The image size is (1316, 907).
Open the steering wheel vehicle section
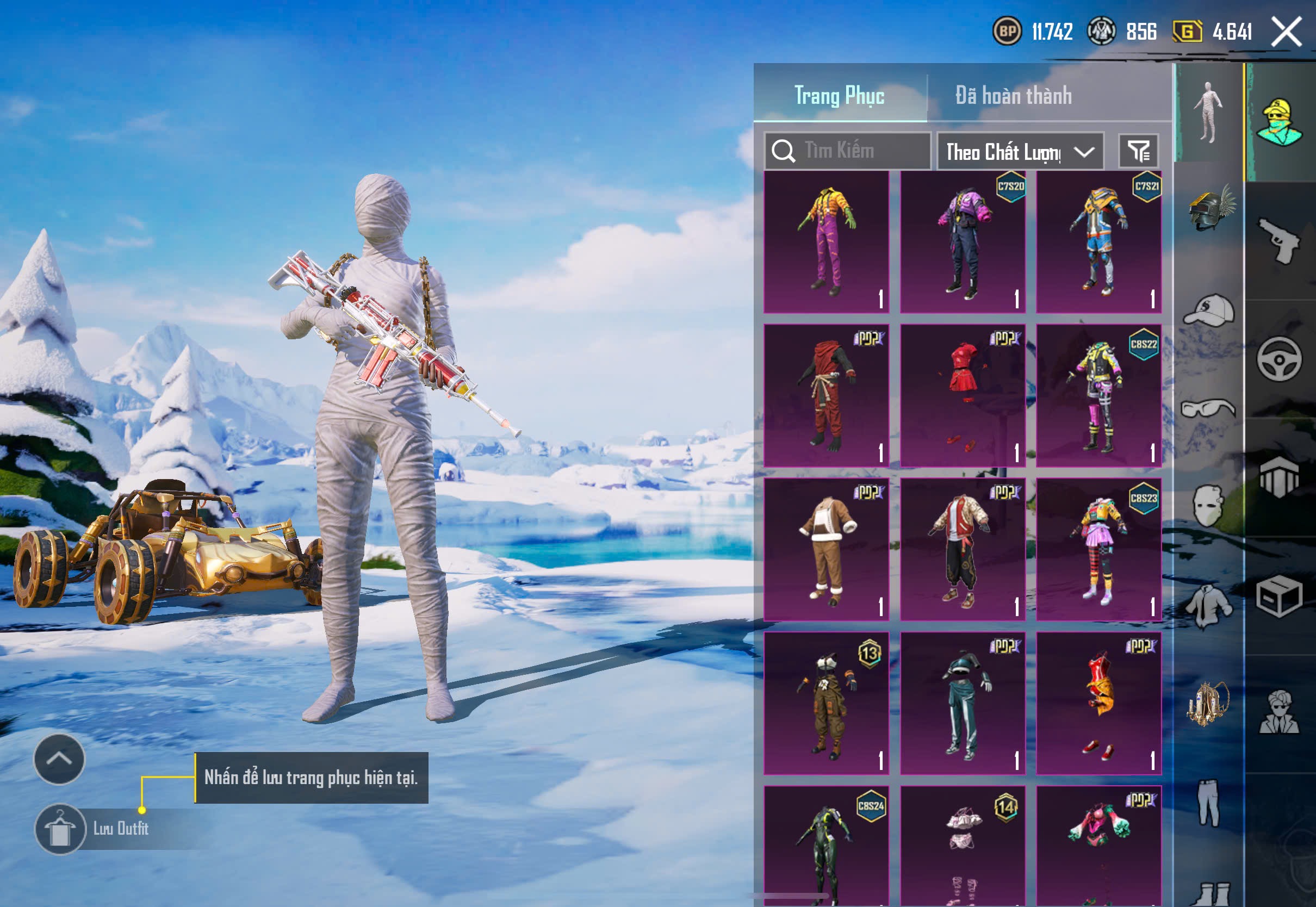coord(1279,359)
